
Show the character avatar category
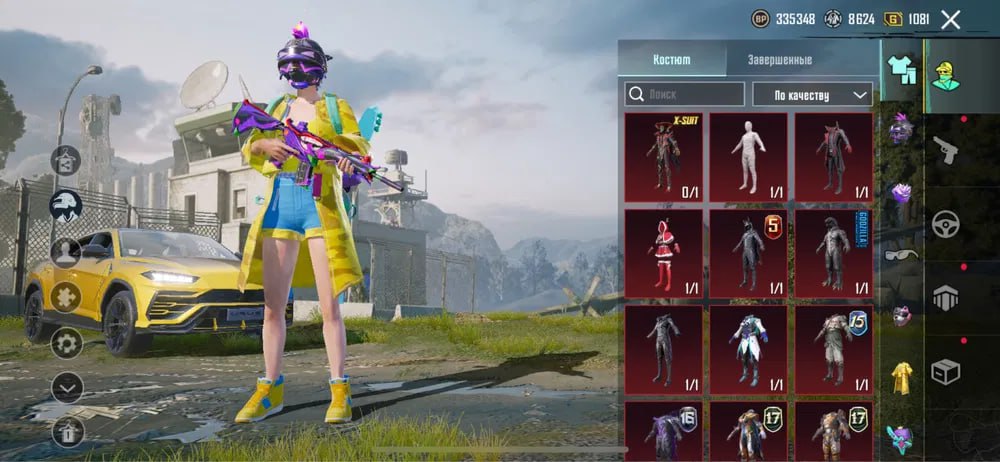(945, 72)
